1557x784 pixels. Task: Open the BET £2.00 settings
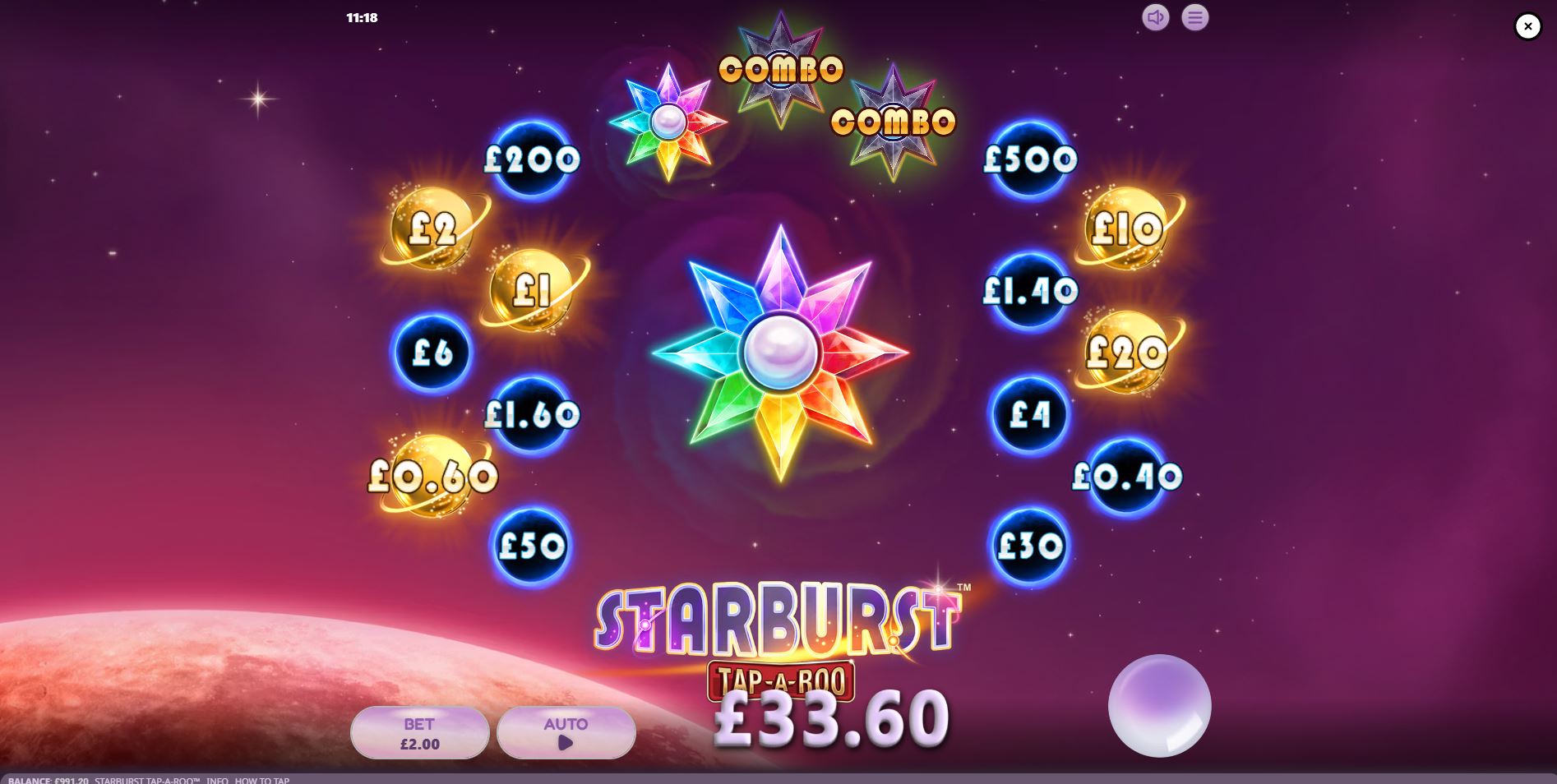[419, 731]
